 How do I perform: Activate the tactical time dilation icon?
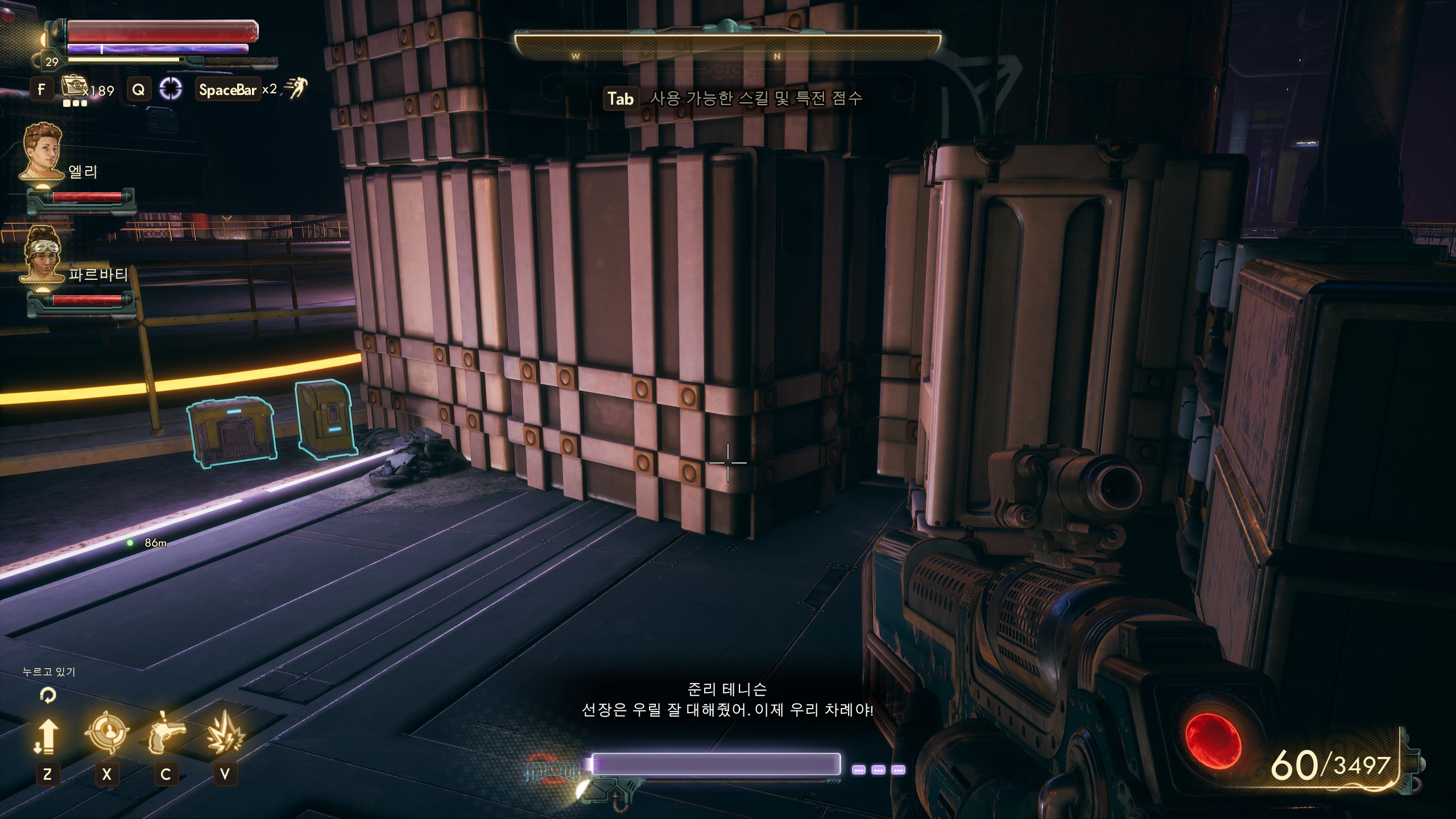171,89
